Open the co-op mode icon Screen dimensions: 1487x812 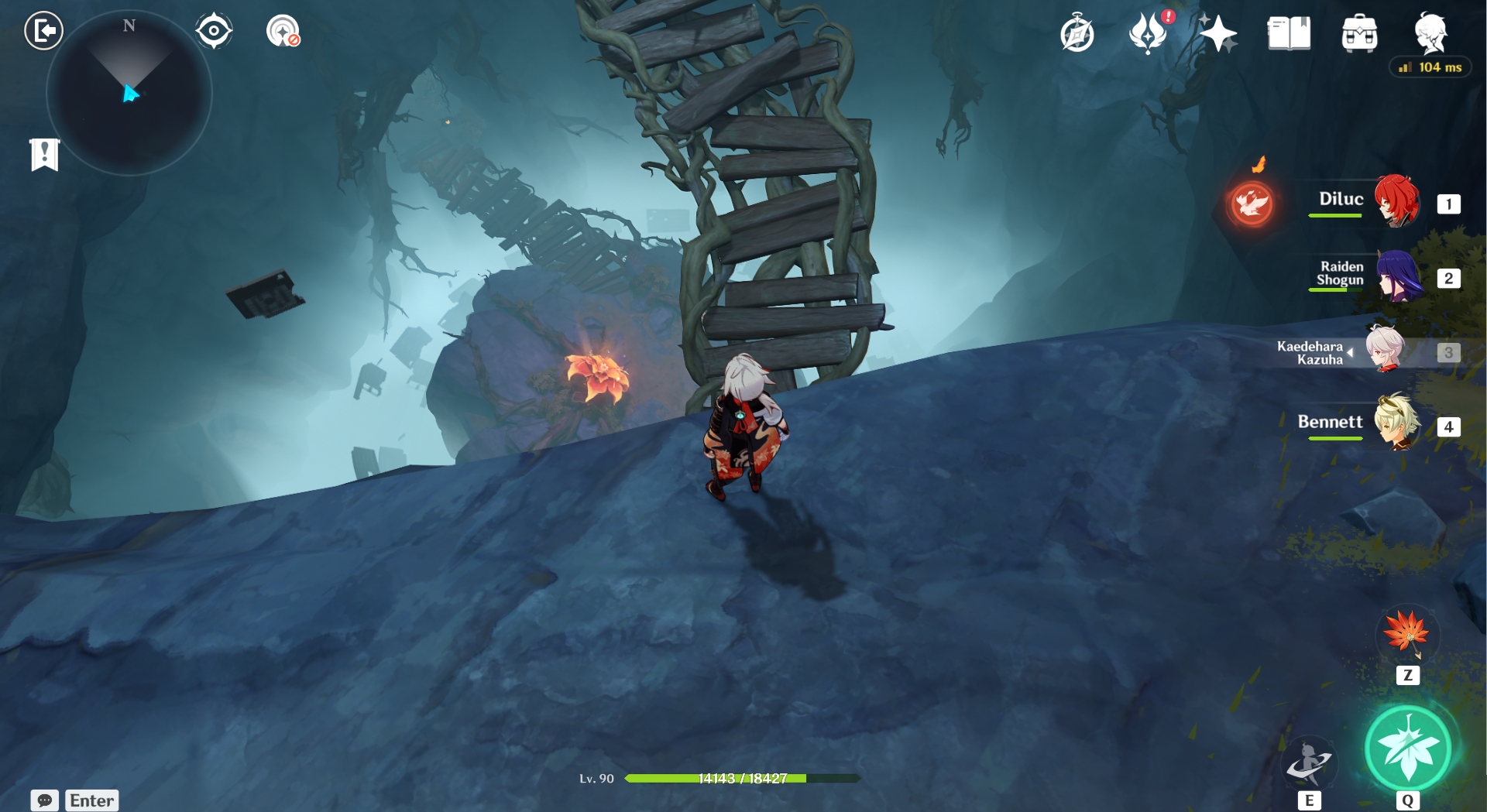283,32
